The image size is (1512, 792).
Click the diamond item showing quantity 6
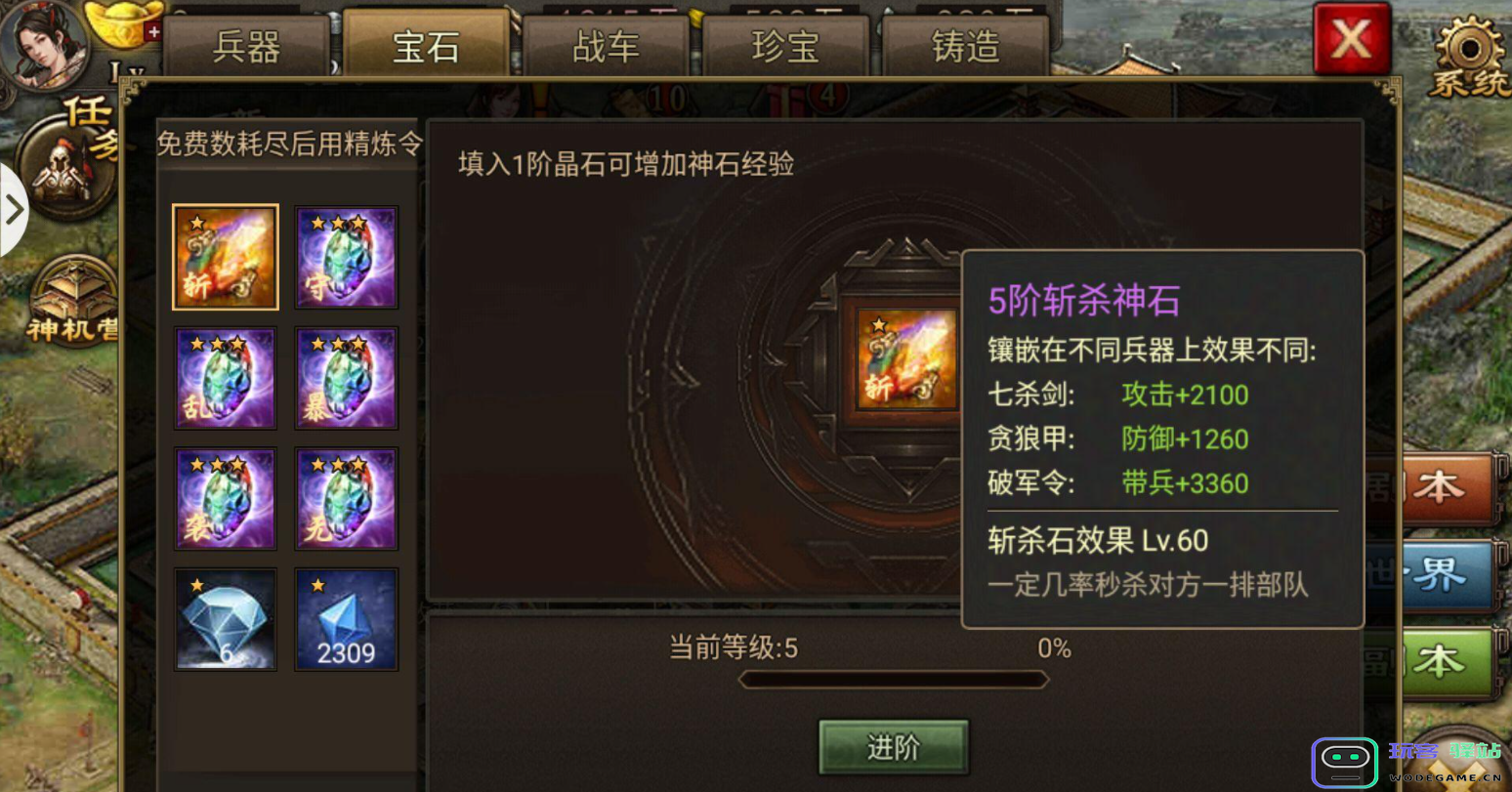(225, 619)
